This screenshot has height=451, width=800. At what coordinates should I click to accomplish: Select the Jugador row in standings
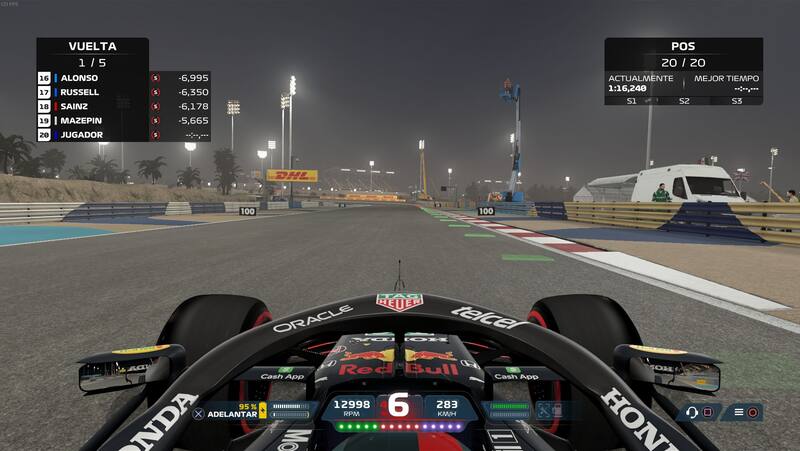click(x=92, y=134)
